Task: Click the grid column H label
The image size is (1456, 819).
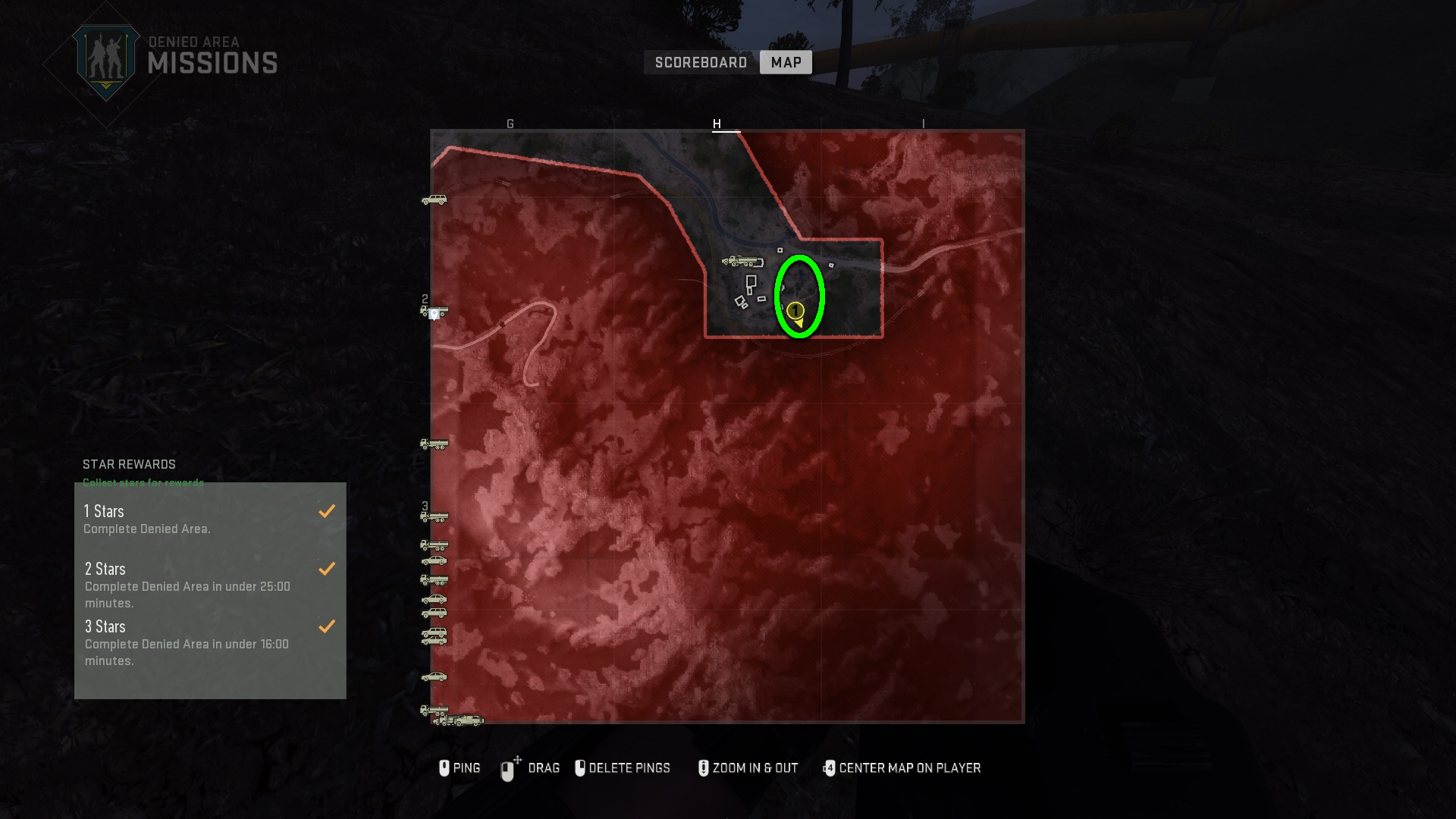Action: (x=717, y=123)
